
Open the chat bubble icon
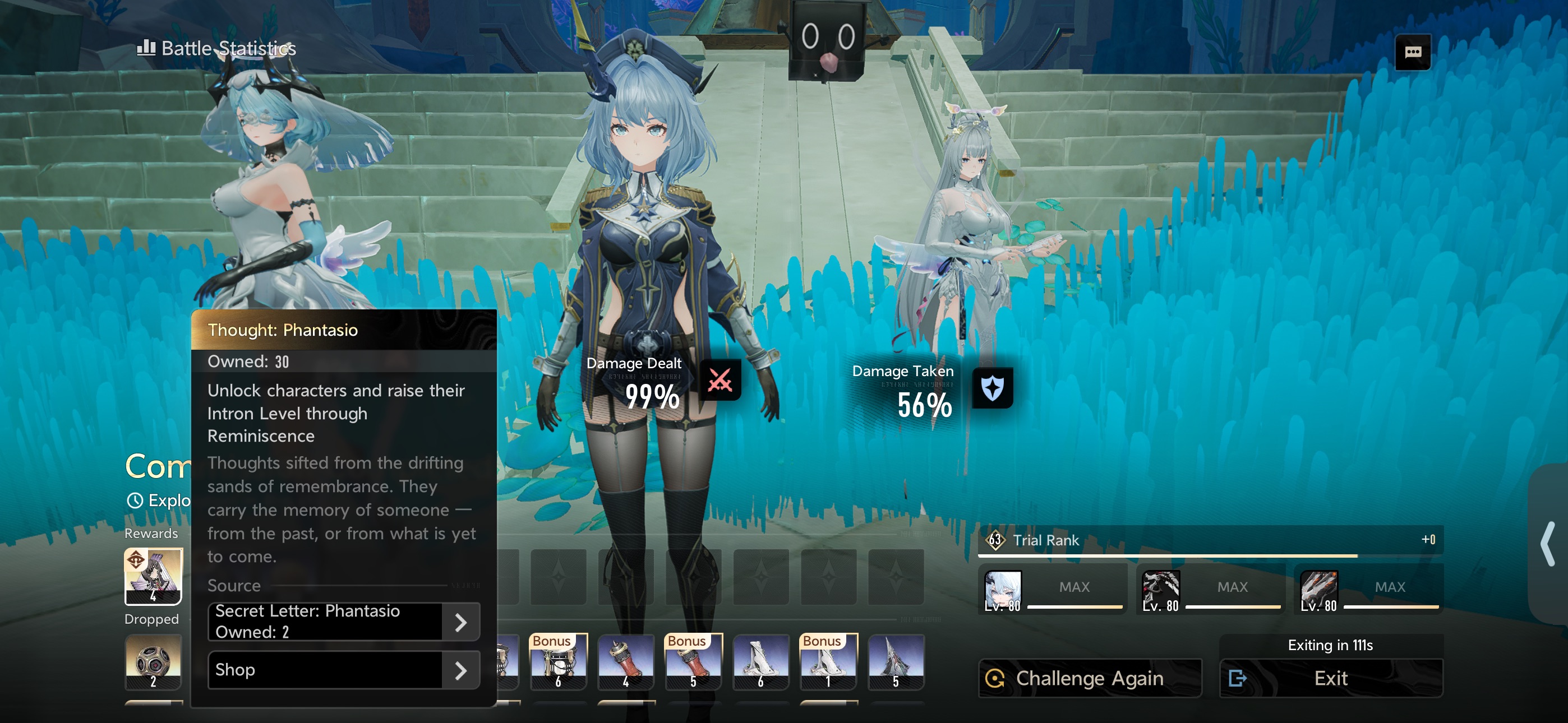[1412, 52]
